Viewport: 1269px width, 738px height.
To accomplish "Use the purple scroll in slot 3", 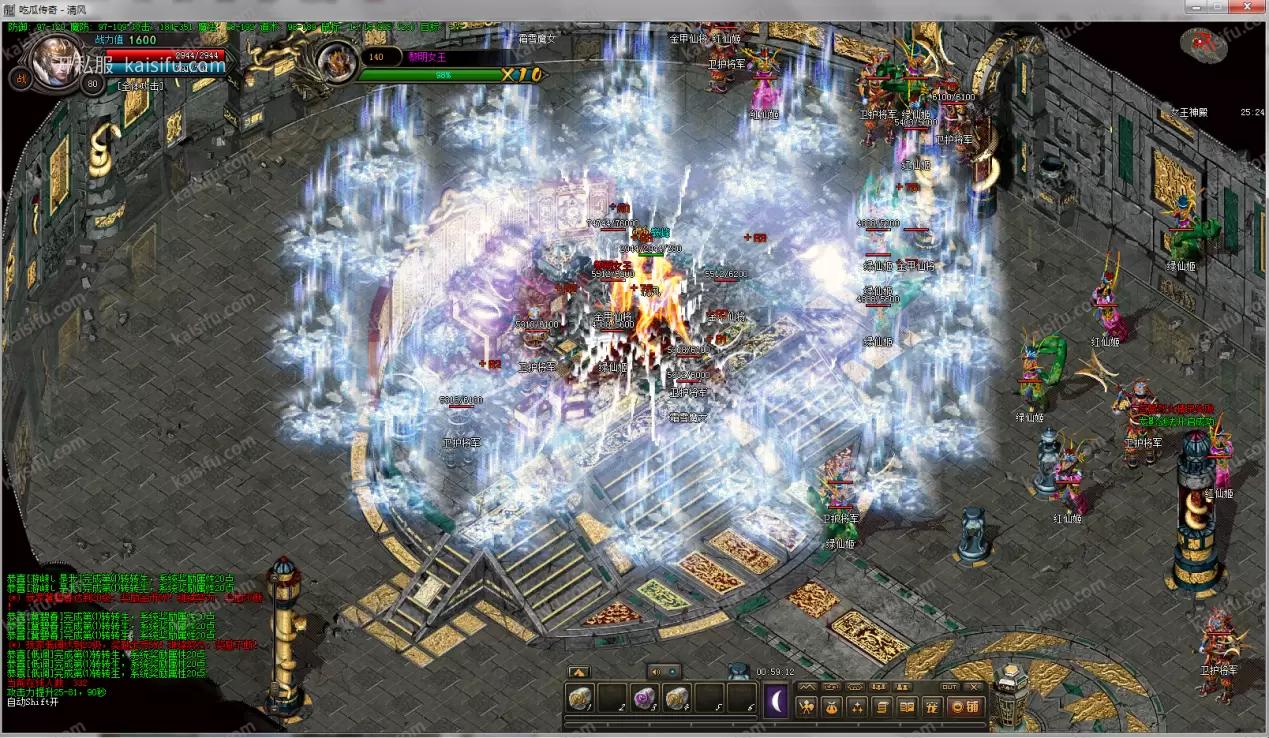I will point(644,699).
